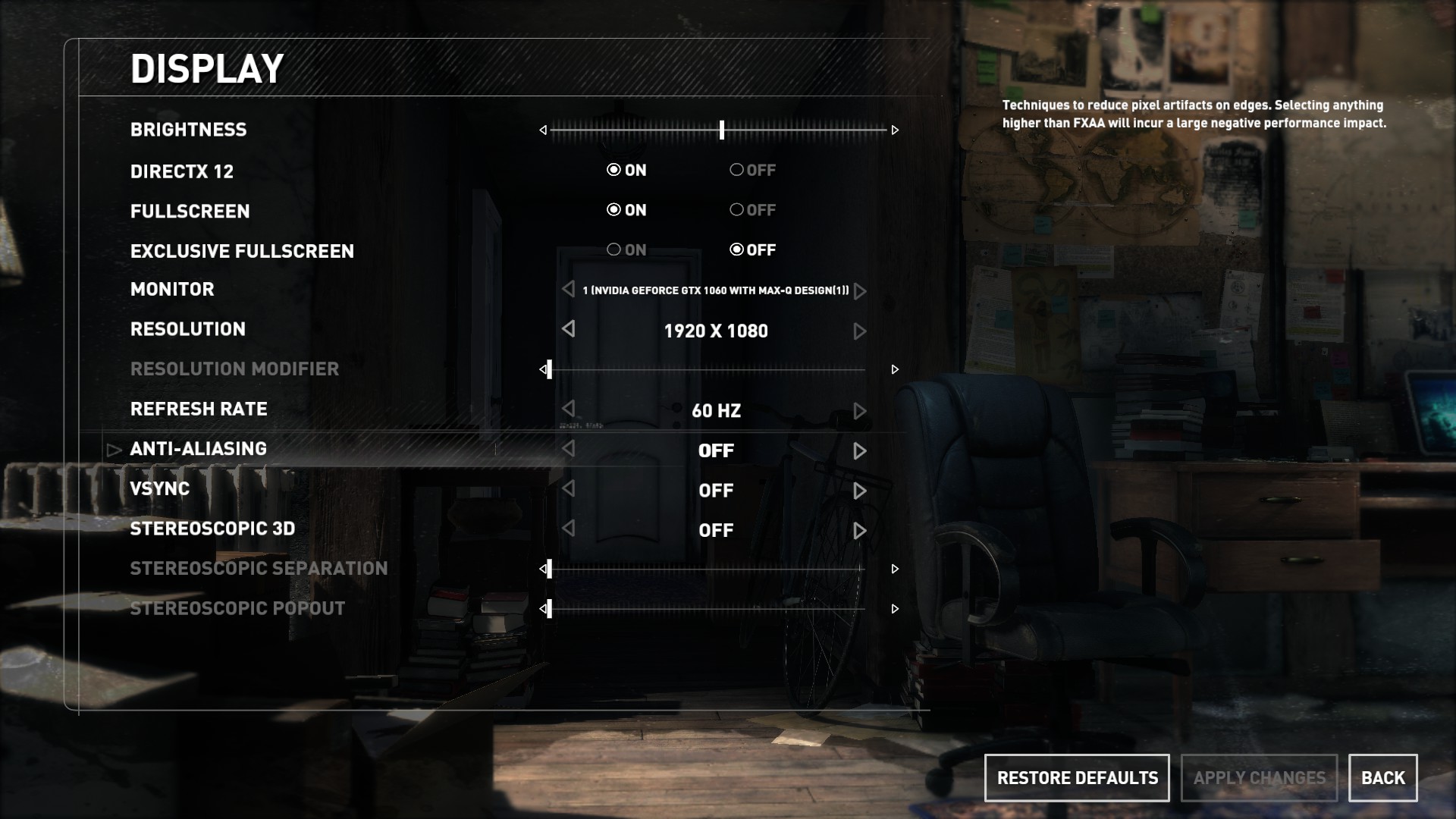1456x819 pixels.
Task: Lower resolution with the left arrow
Action: tap(569, 329)
